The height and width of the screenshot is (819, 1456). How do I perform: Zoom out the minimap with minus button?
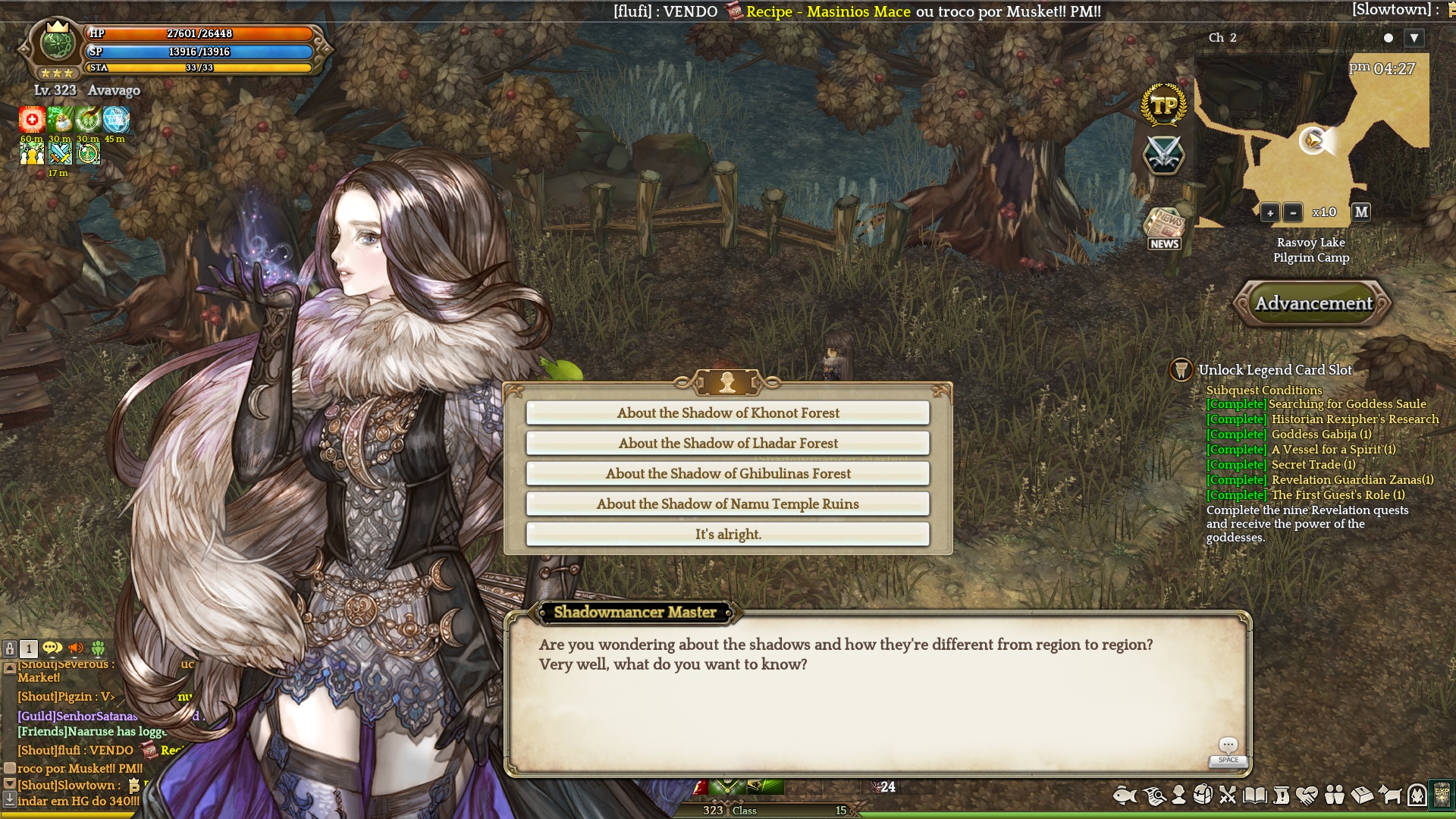(x=1293, y=213)
